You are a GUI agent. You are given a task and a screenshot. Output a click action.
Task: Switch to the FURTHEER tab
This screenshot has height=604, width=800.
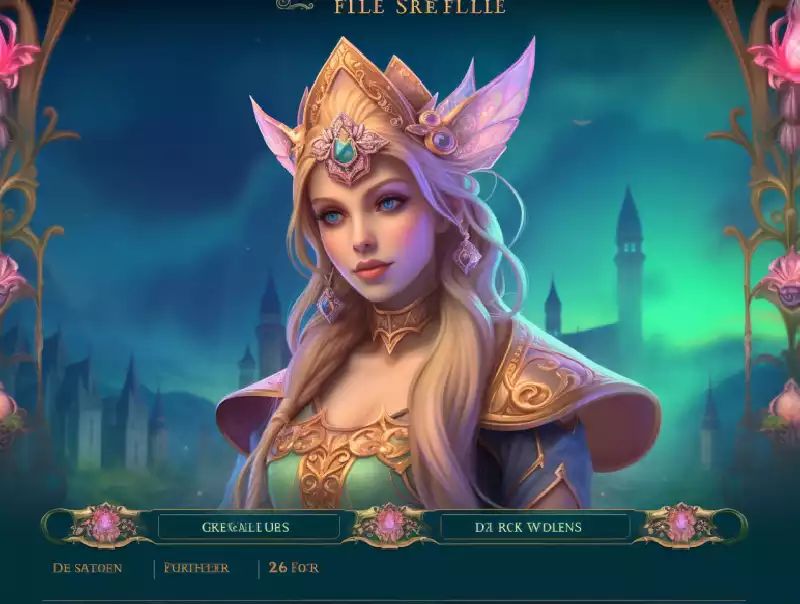(197, 568)
